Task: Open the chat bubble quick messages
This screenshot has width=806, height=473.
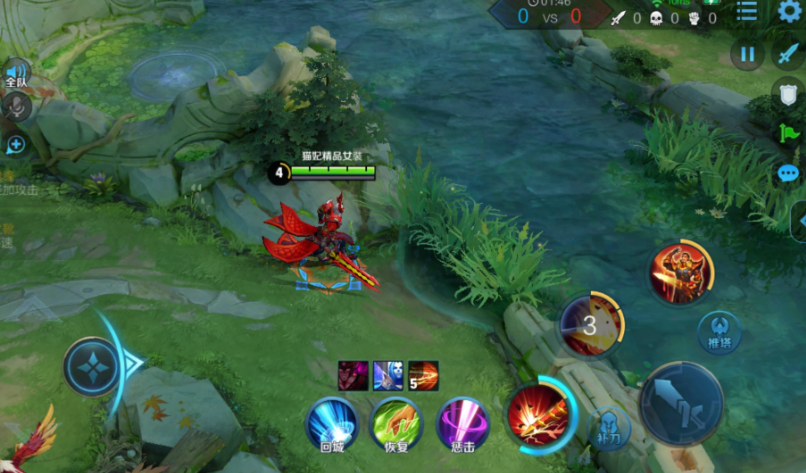Action: click(x=789, y=173)
